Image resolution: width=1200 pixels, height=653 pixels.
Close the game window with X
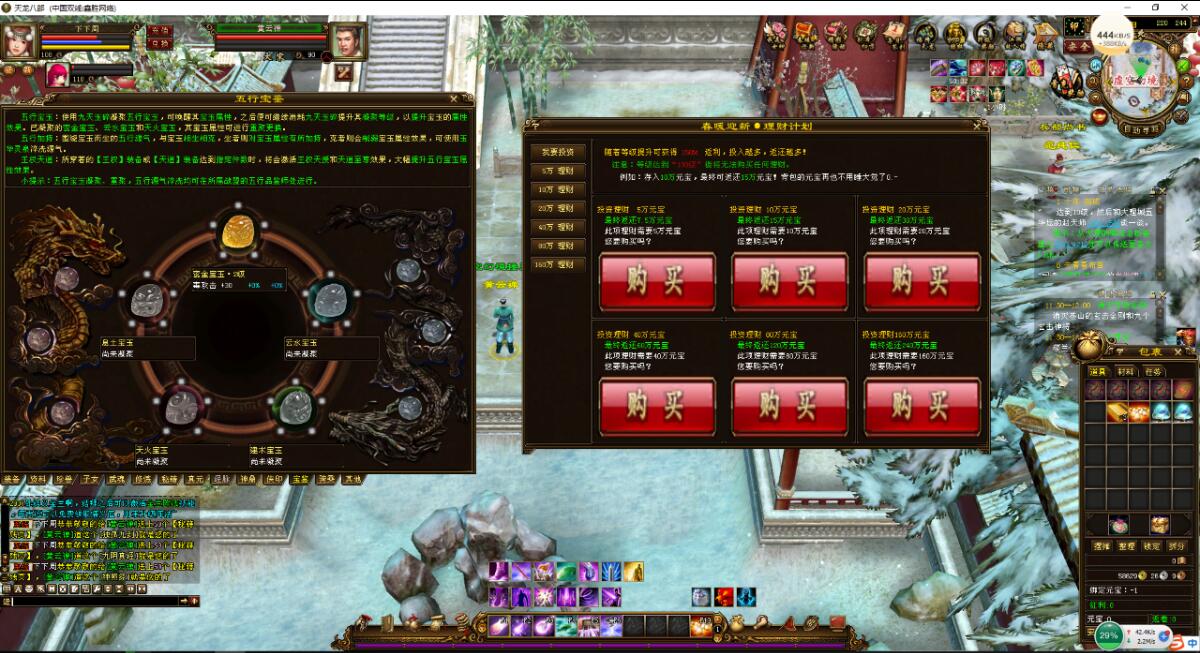click(1183, 7)
